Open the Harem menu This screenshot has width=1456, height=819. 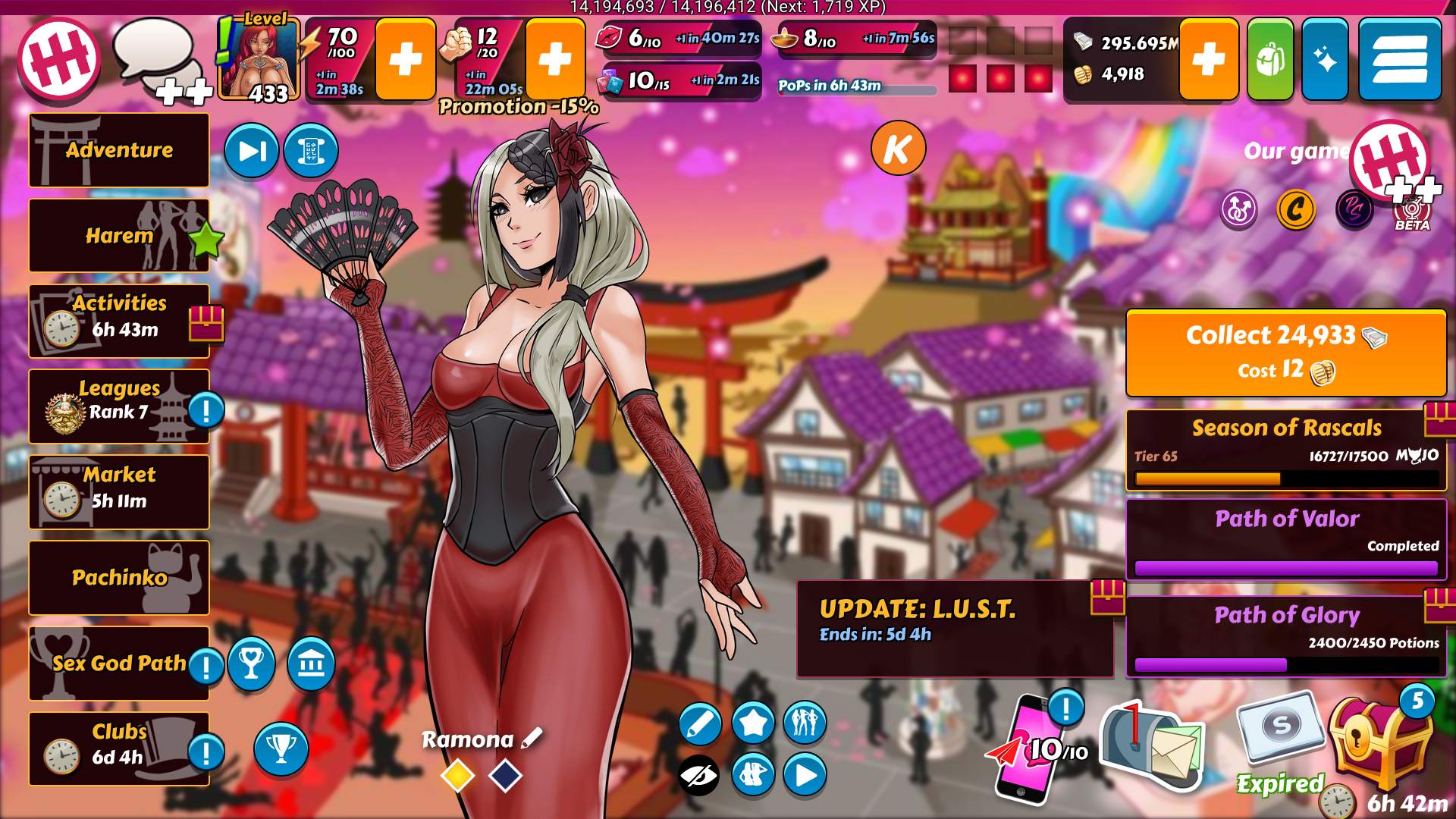pyautogui.click(x=119, y=236)
